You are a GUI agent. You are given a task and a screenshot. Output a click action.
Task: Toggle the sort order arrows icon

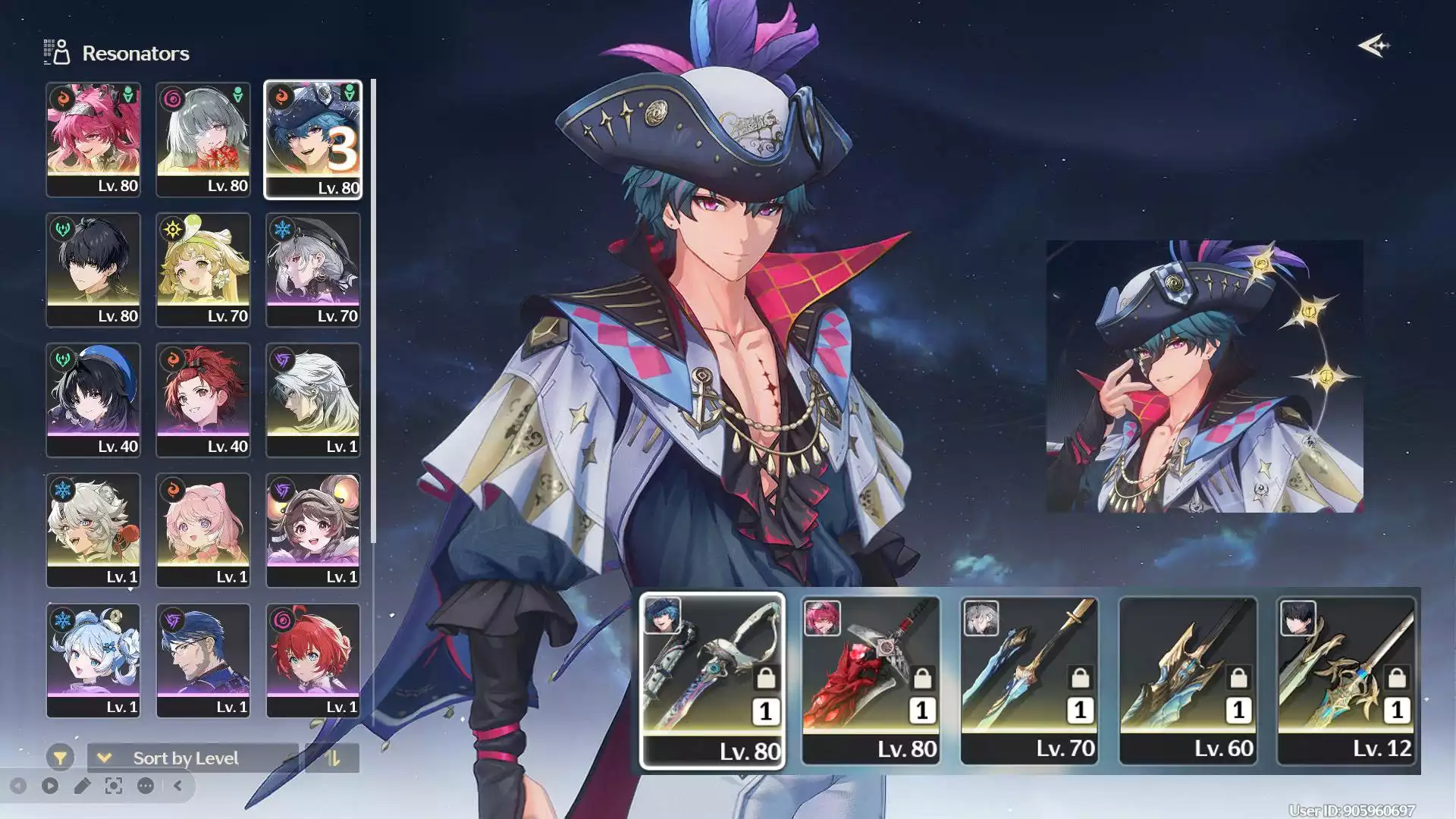click(334, 758)
